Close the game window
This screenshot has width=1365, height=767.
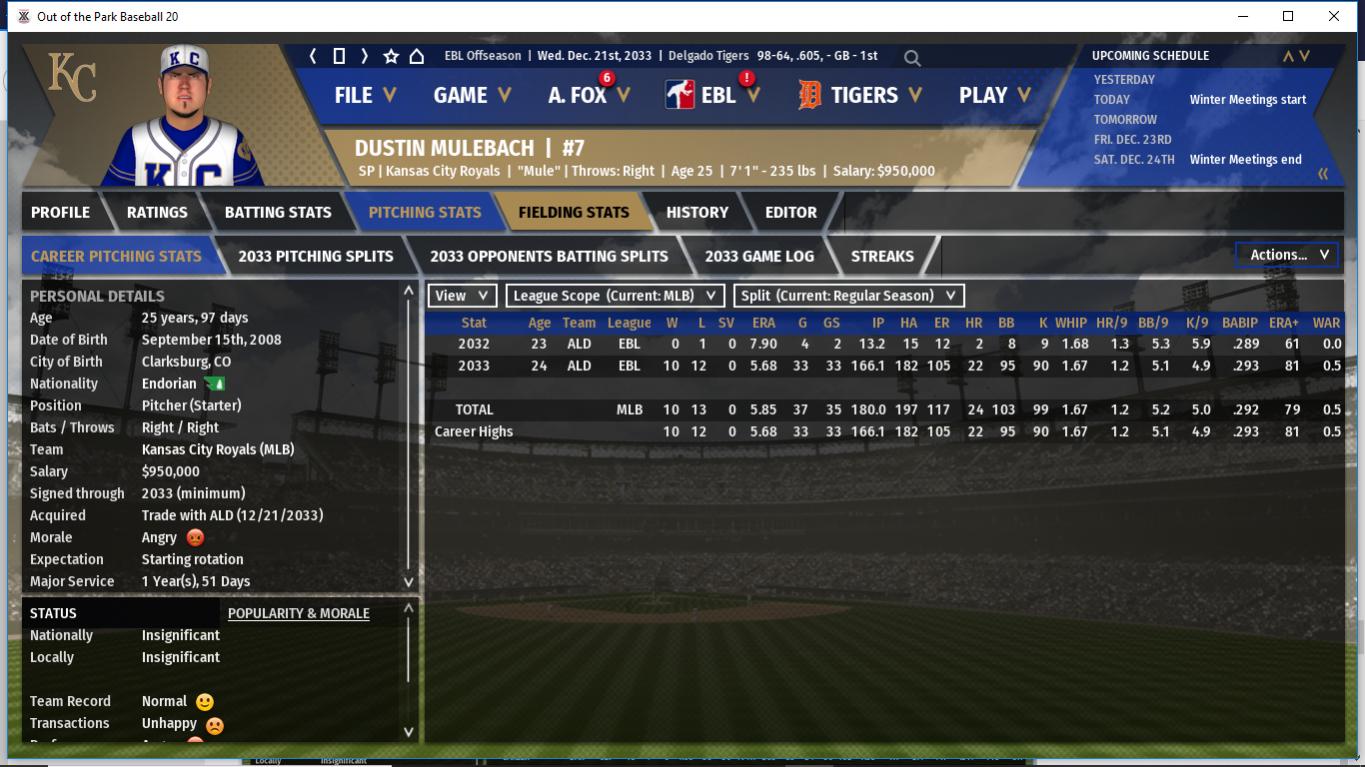1333,16
